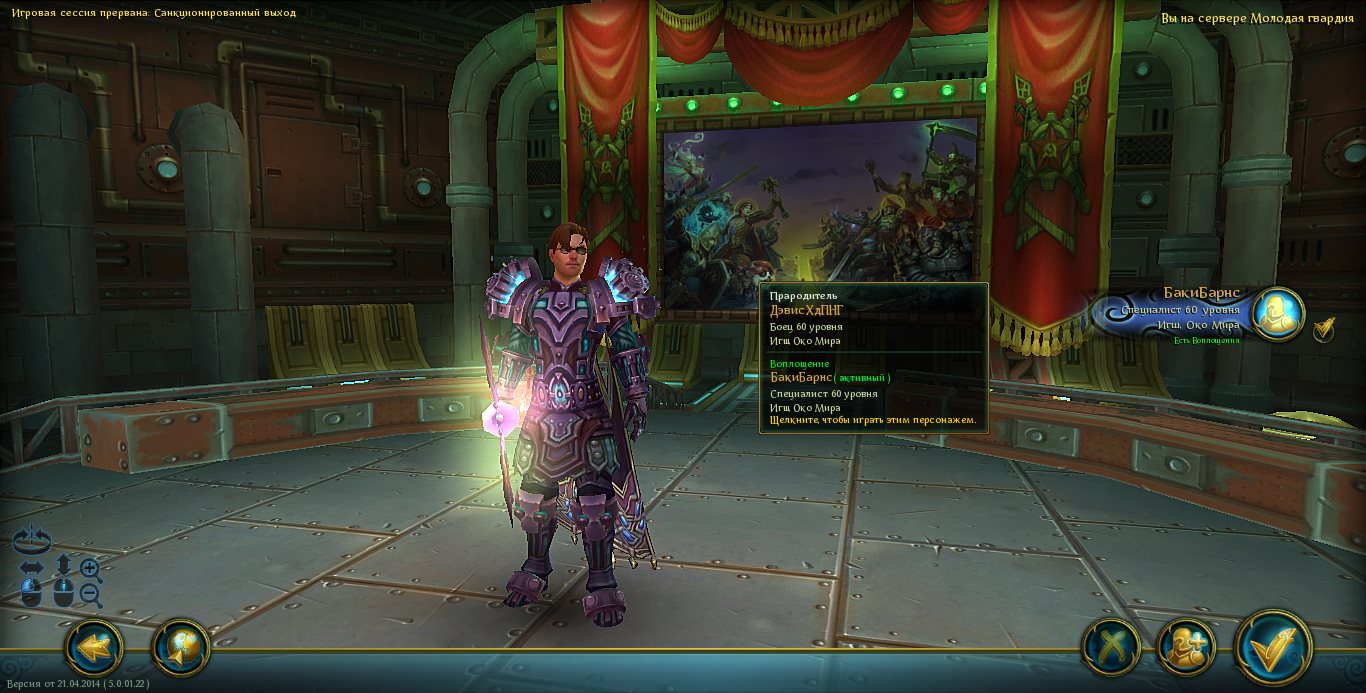
Task: Create a new character with the plus button
Action: click(x=1186, y=648)
